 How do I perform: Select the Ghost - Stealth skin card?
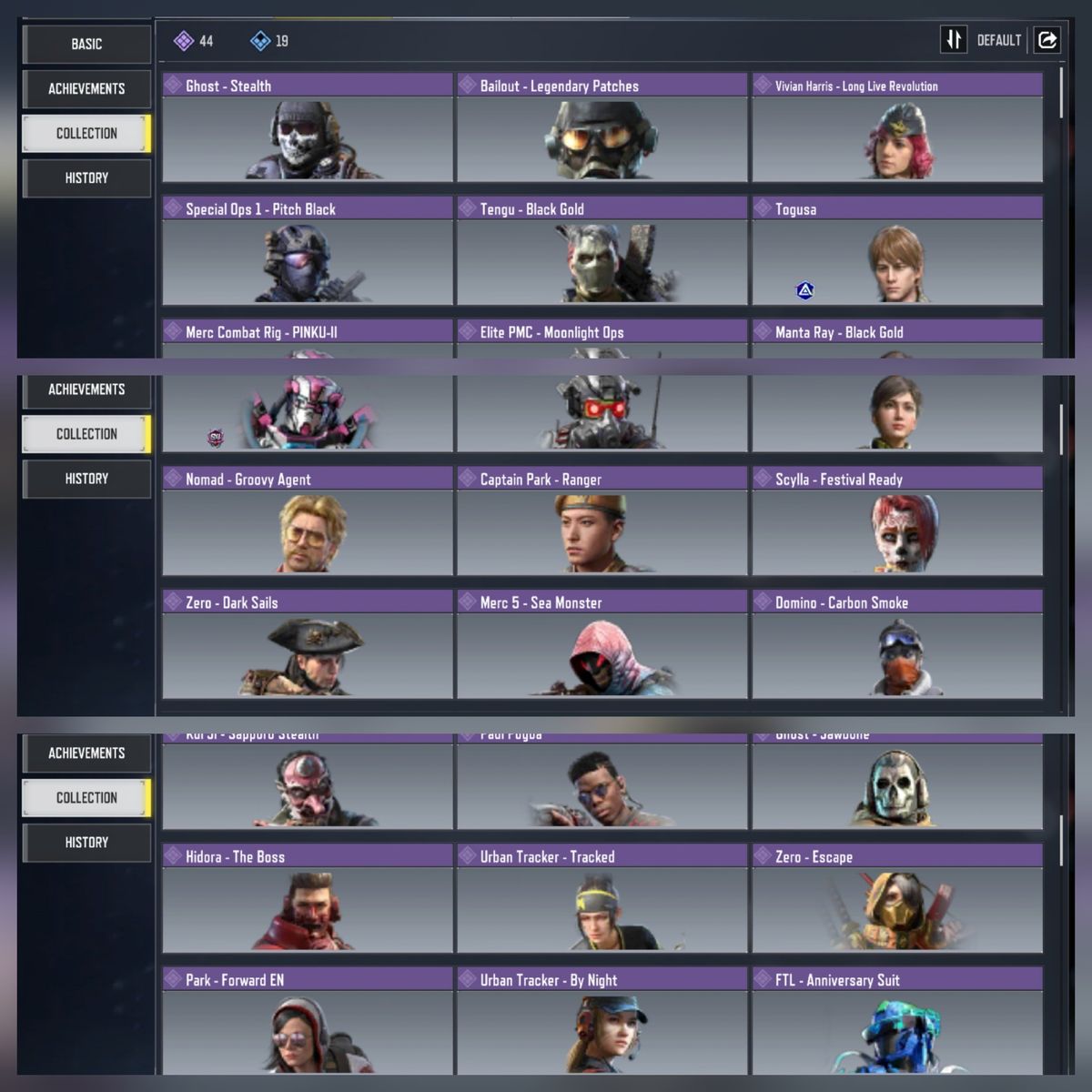308,127
